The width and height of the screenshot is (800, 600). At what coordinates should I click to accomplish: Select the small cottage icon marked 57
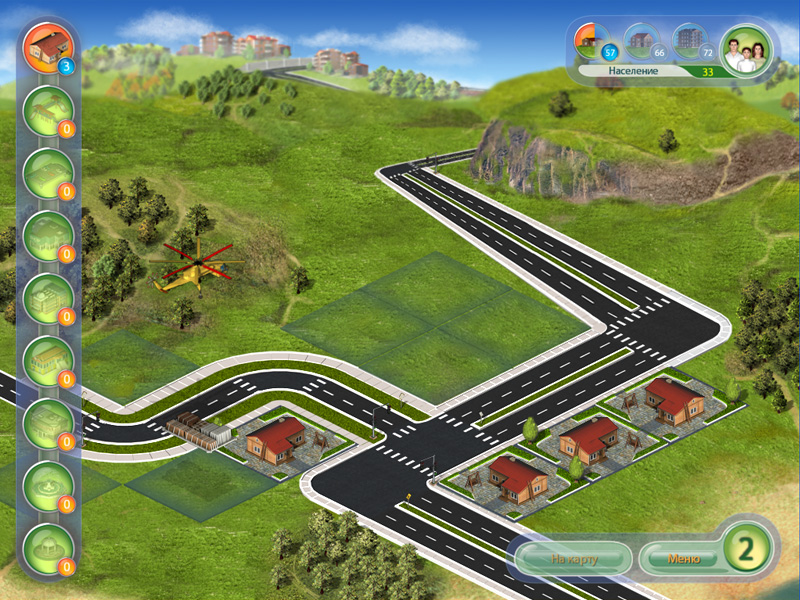pos(594,42)
